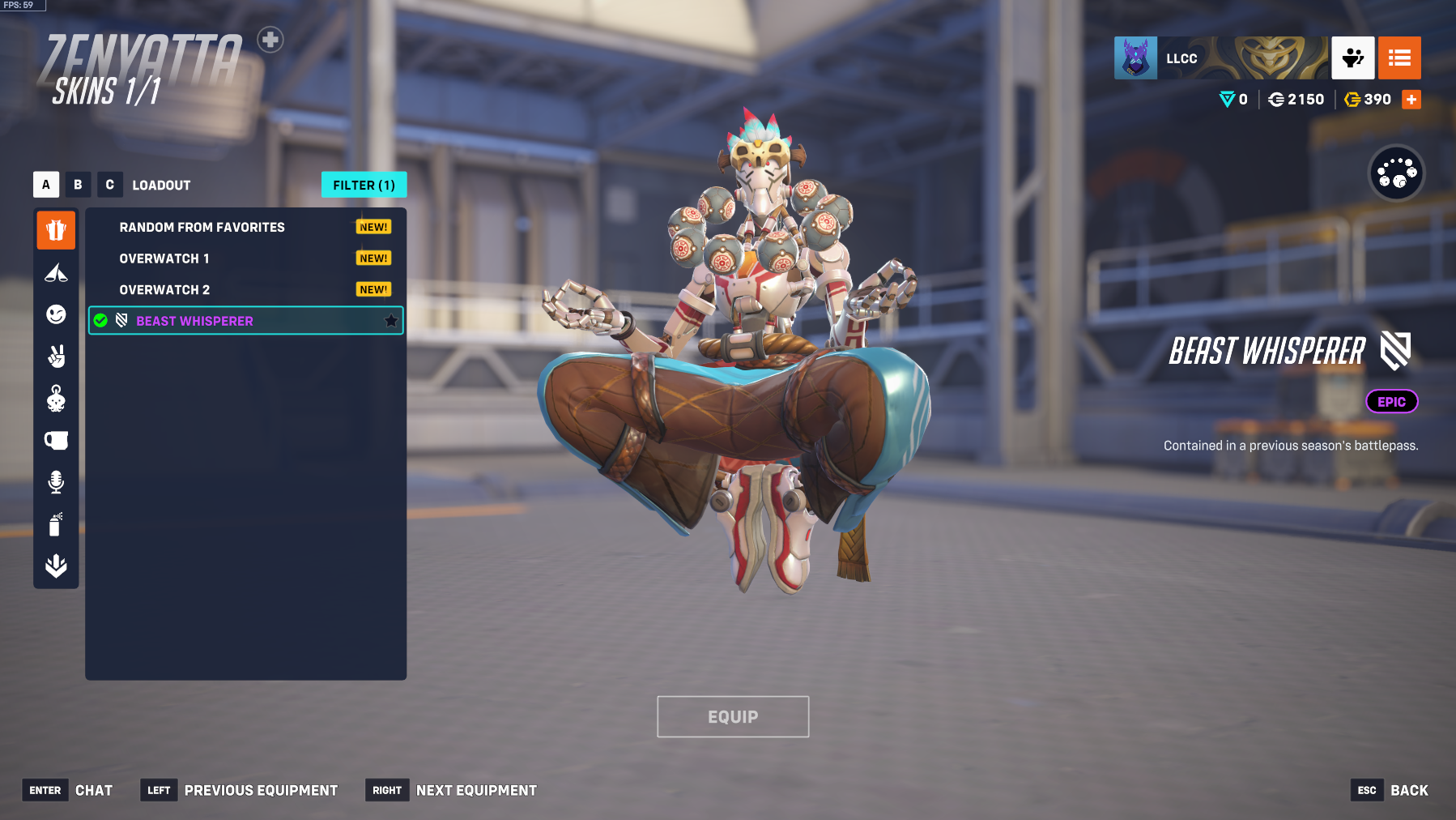The image size is (1456, 820).
Task: Open the orange main menu list button
Action: pos(1399,58)
